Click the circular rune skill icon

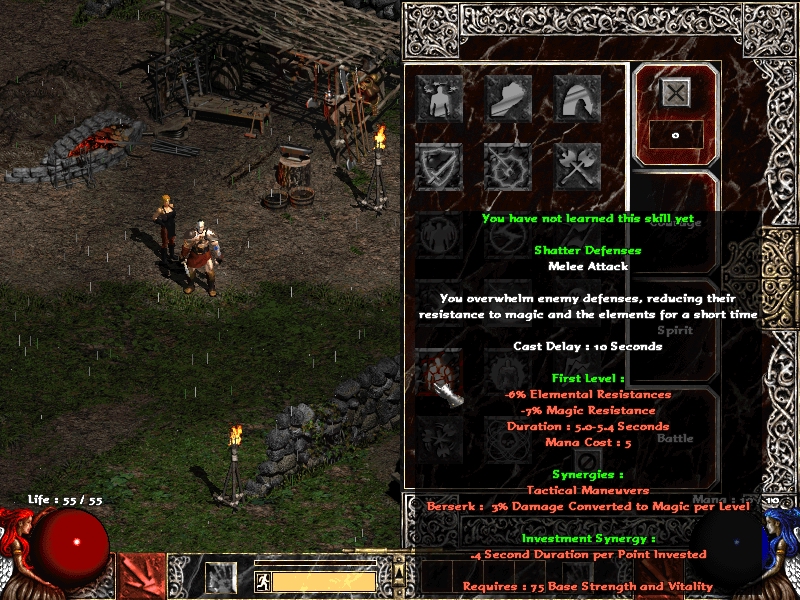click(x=508, y=167)
